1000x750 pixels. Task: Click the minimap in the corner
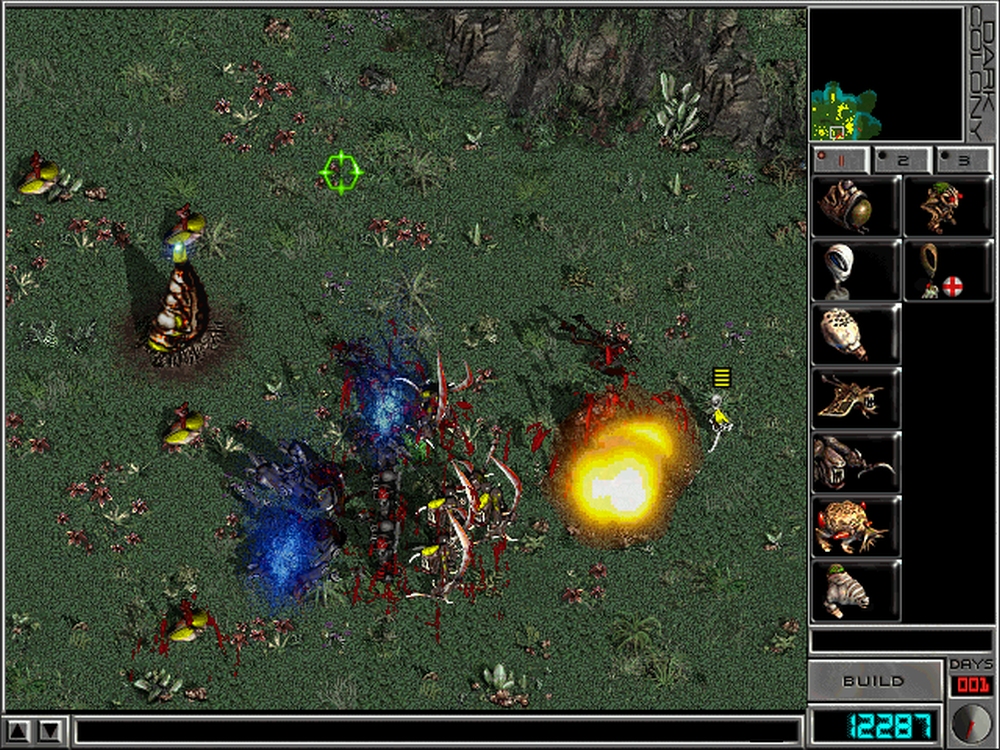click(x=885, y=74)
